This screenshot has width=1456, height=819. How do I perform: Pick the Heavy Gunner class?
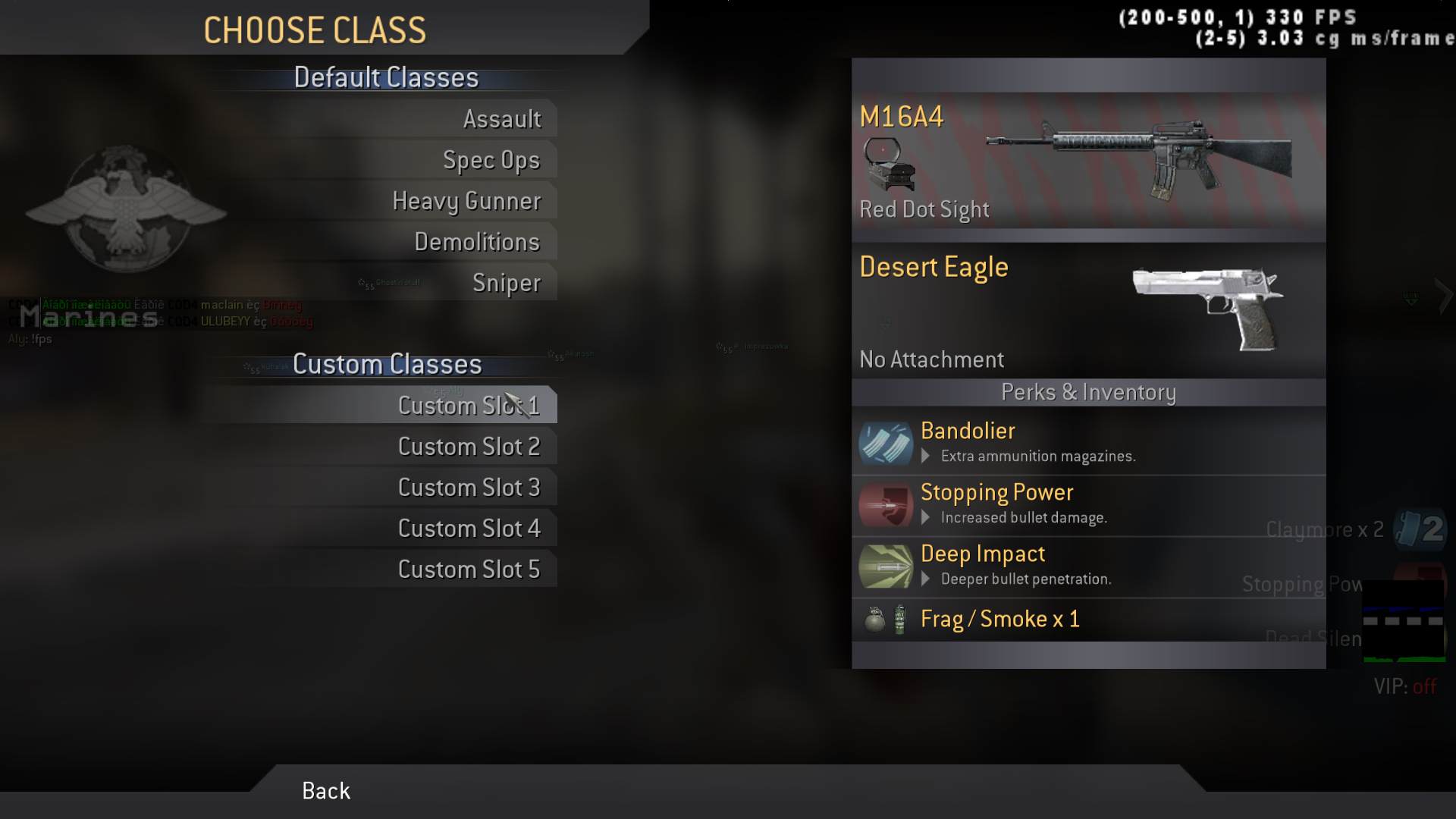466,201
